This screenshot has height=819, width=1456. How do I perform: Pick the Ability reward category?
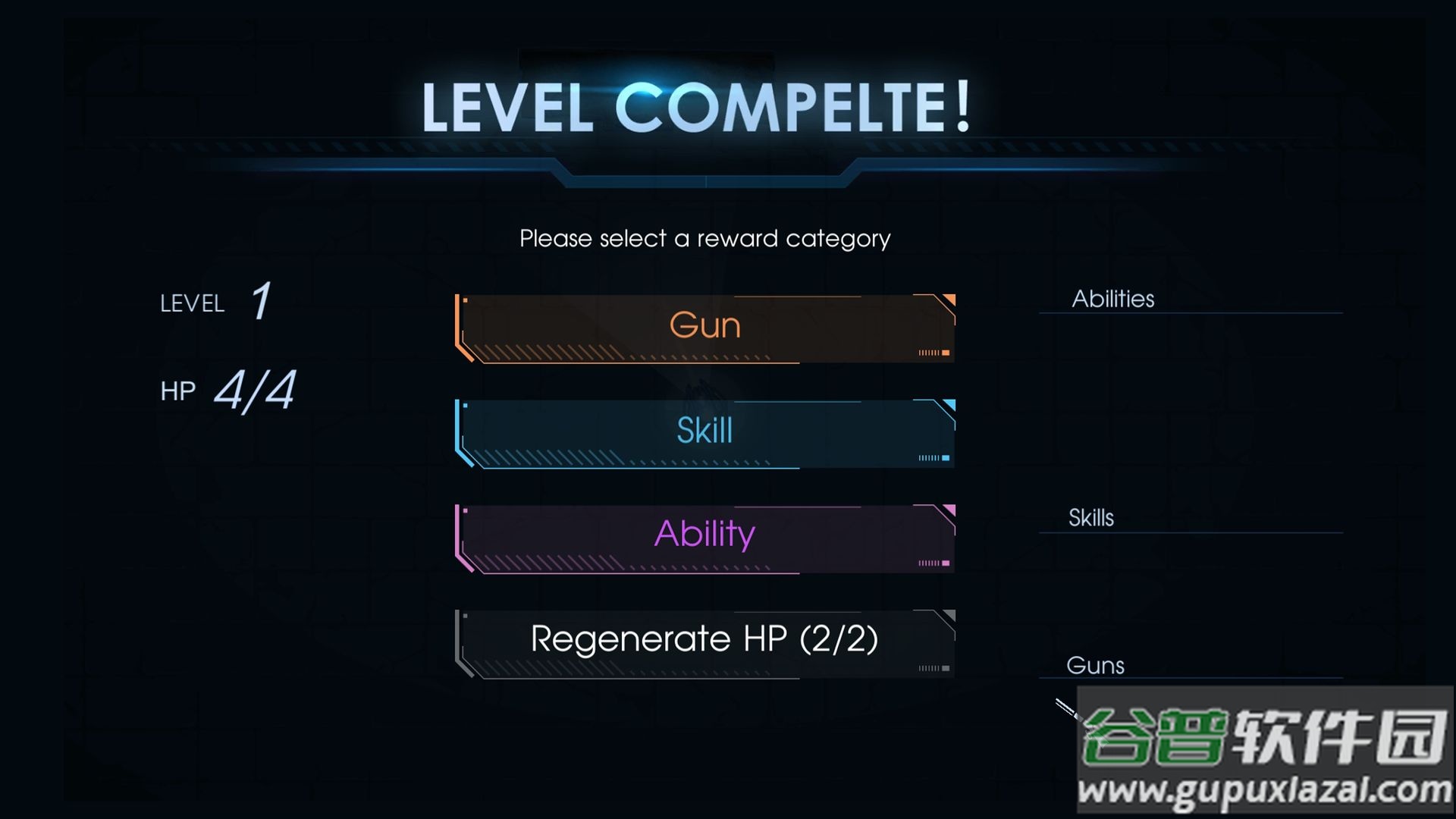[x=704, y=538]
